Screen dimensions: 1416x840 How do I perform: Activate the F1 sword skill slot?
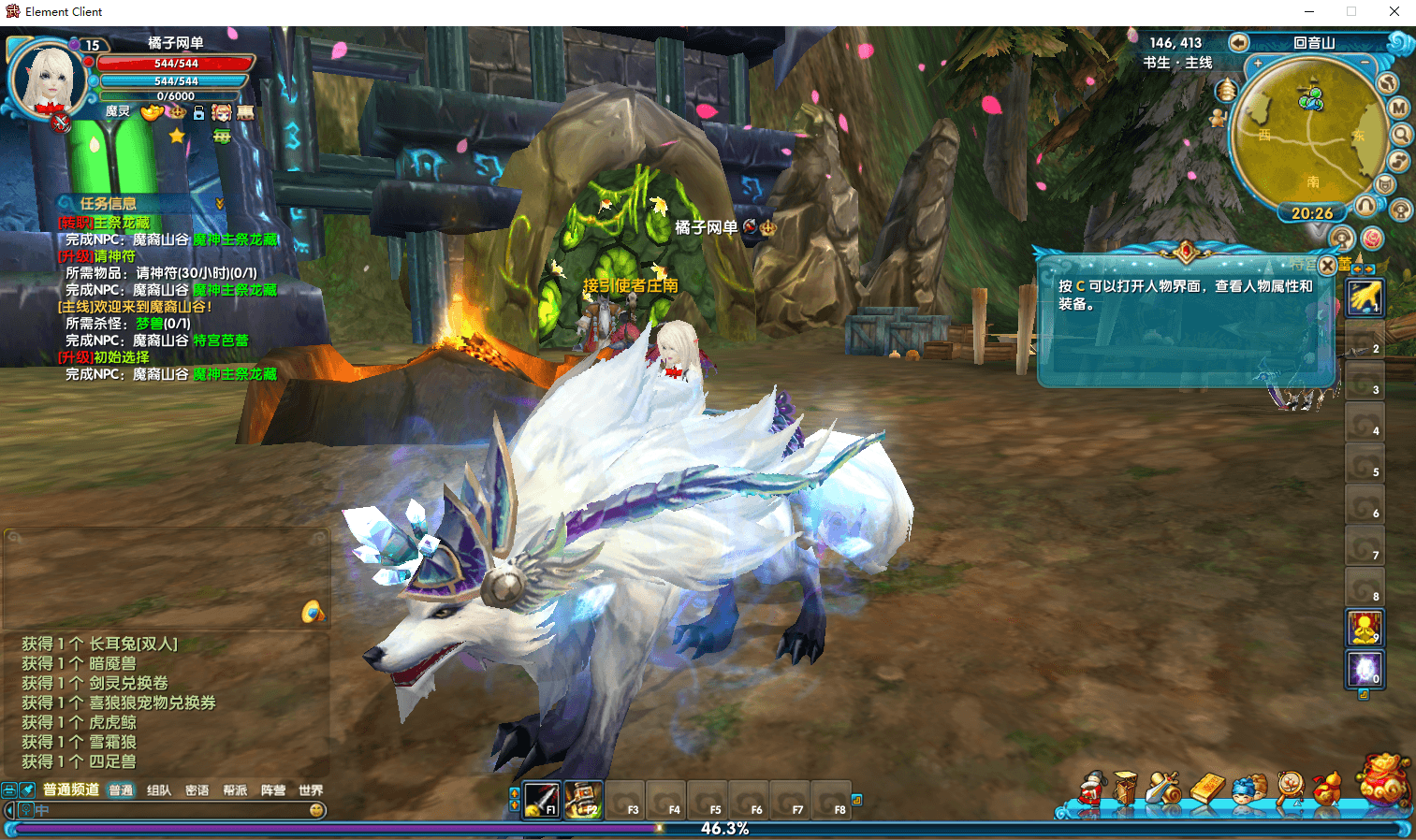(541, 799)
